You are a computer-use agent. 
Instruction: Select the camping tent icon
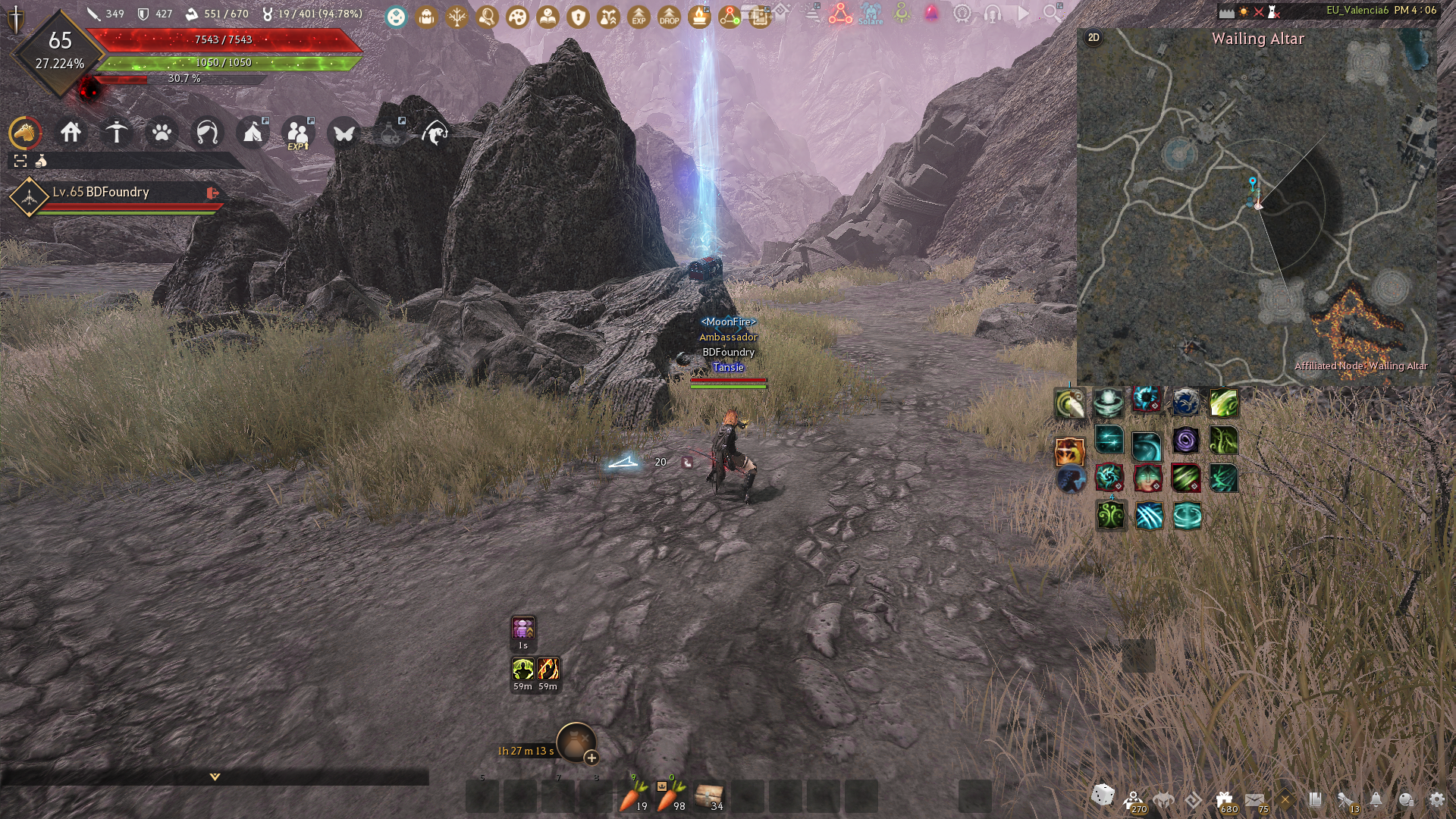(x=253, y=133)
